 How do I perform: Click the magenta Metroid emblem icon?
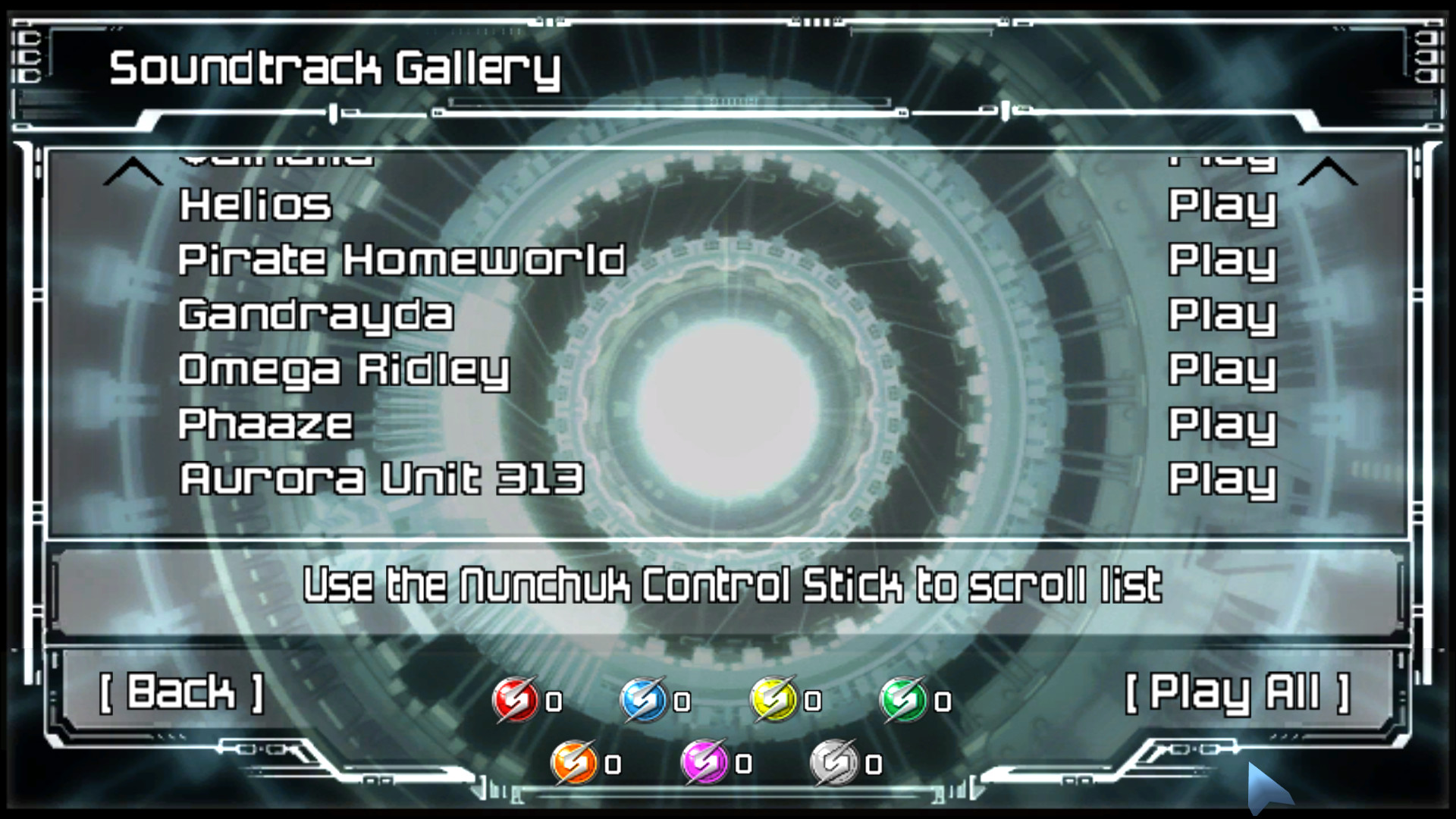click(x=704, y=762)
